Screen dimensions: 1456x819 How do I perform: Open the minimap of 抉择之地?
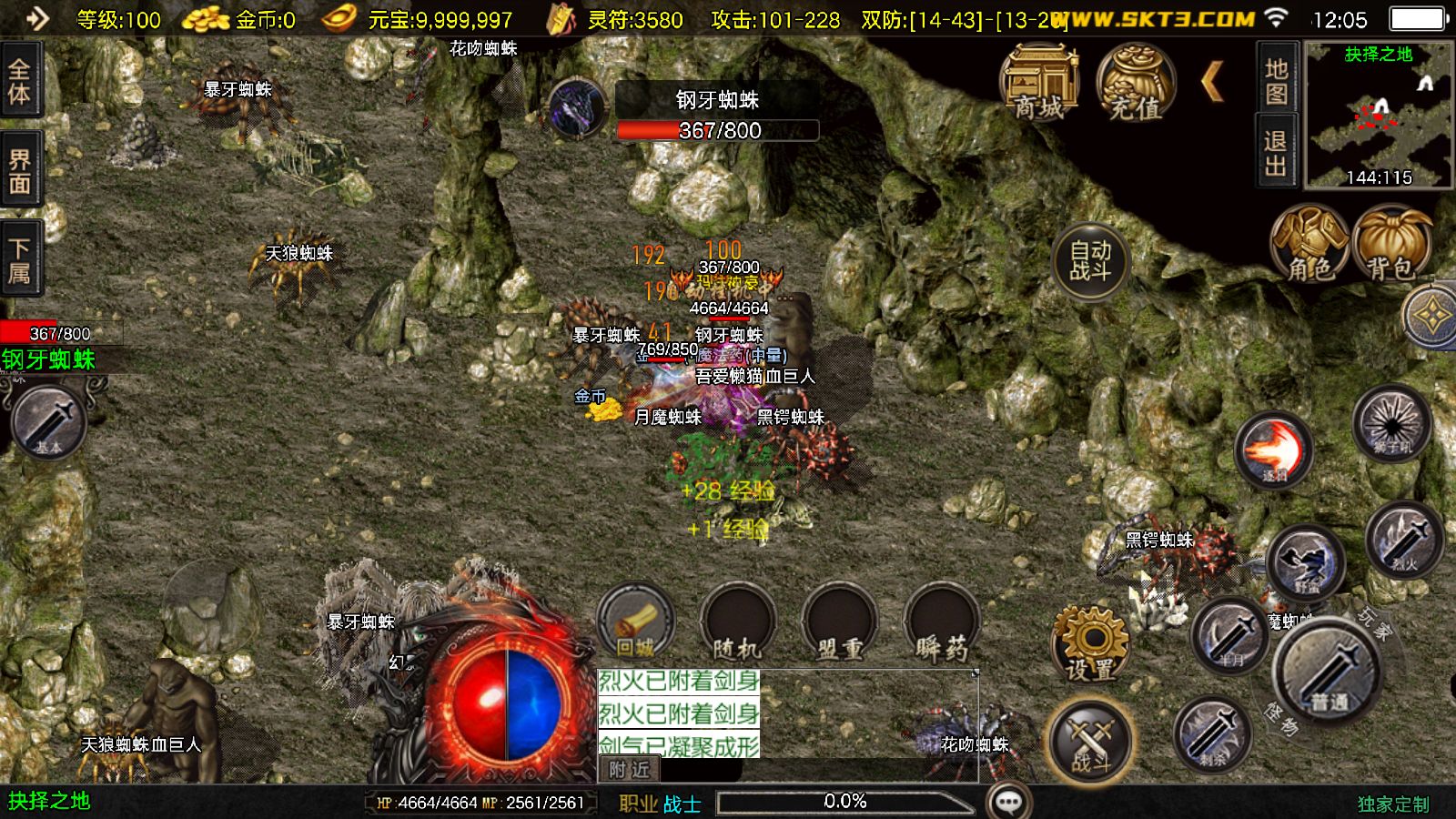[x=1379, y=116]
